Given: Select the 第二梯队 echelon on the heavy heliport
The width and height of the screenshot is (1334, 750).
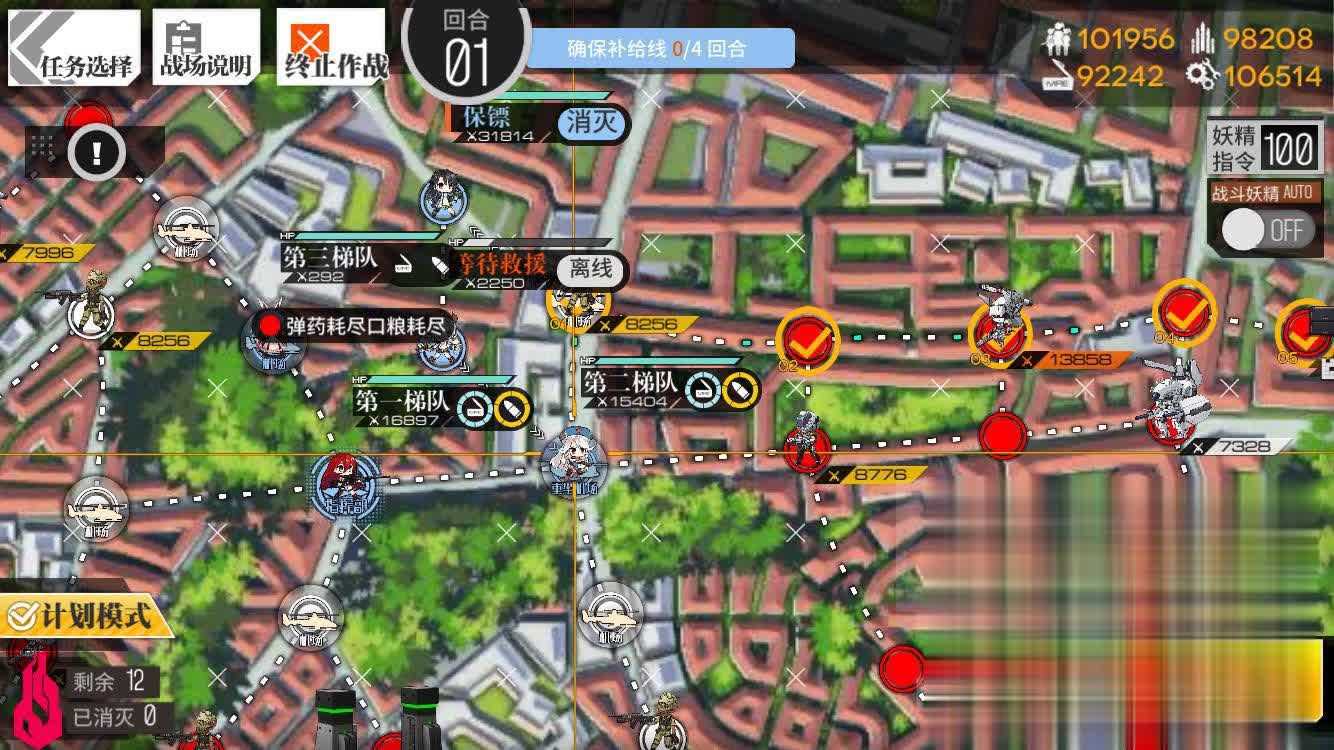Looking at the screenshot, I should point(574,464).
